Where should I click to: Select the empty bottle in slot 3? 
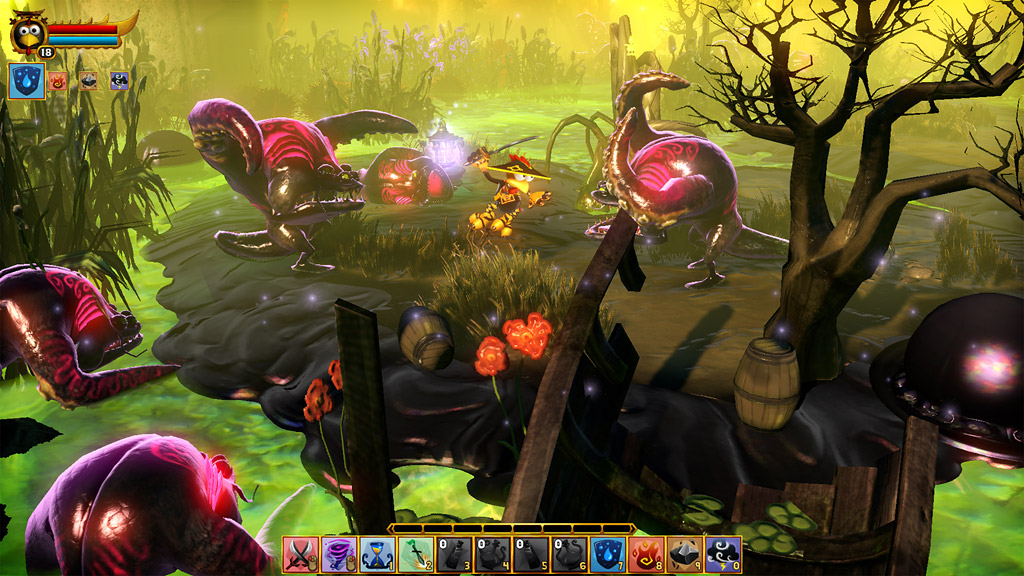[454, 553]
